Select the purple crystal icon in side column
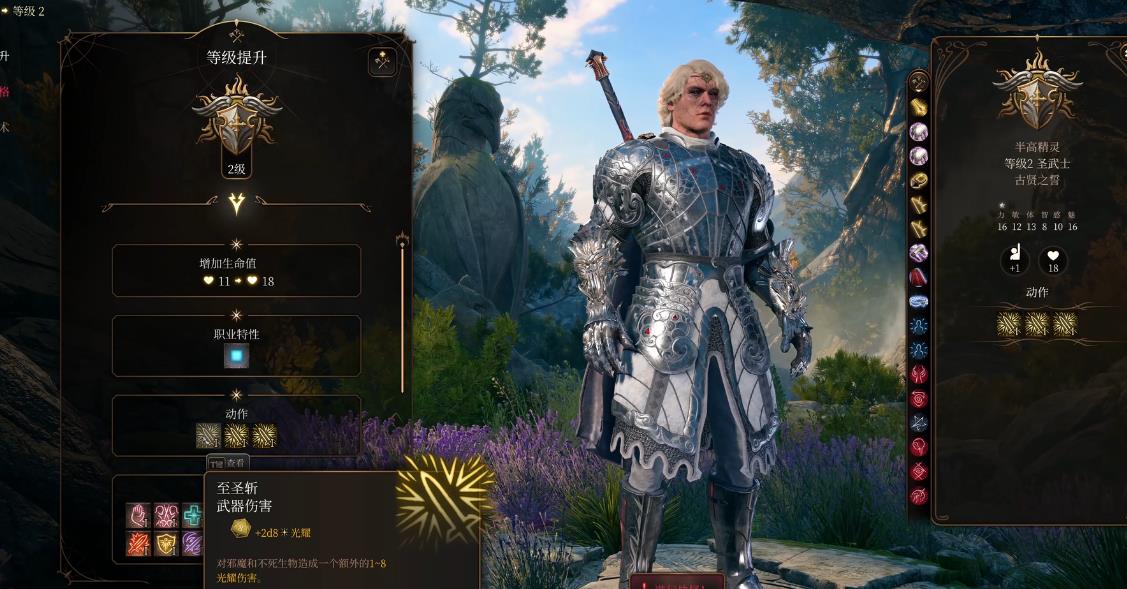The height and width of the screenshot is (589, 1127). [918, 253]
